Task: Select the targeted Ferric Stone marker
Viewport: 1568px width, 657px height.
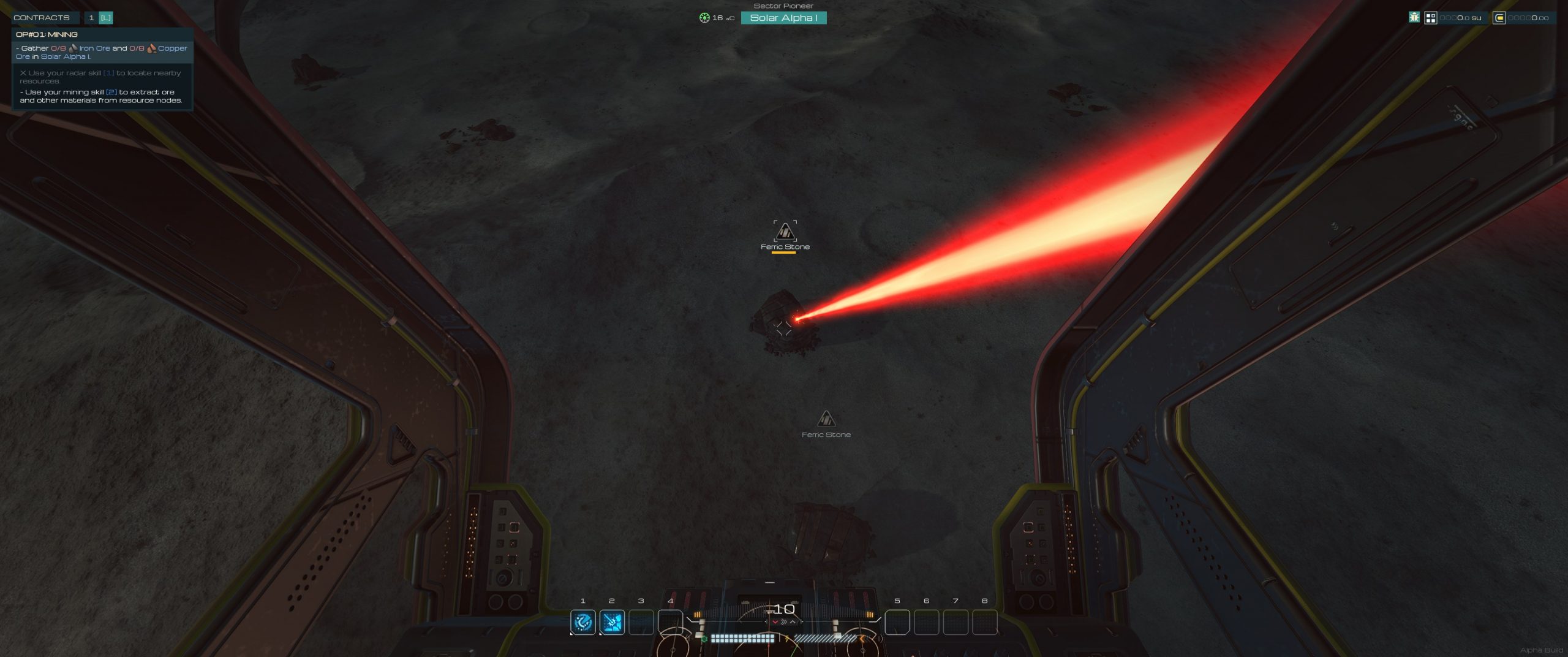Action: click(x=785, y=233)
